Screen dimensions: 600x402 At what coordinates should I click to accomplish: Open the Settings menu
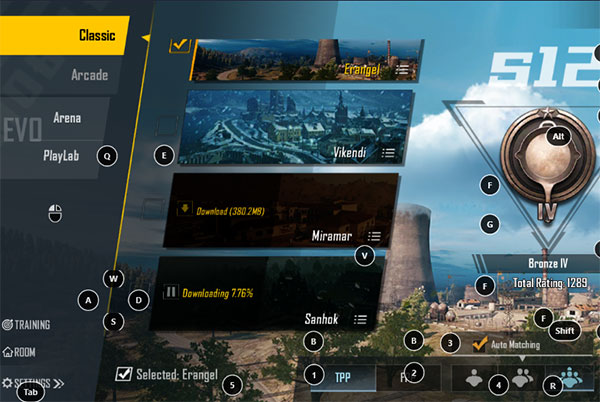coord(32,382)
